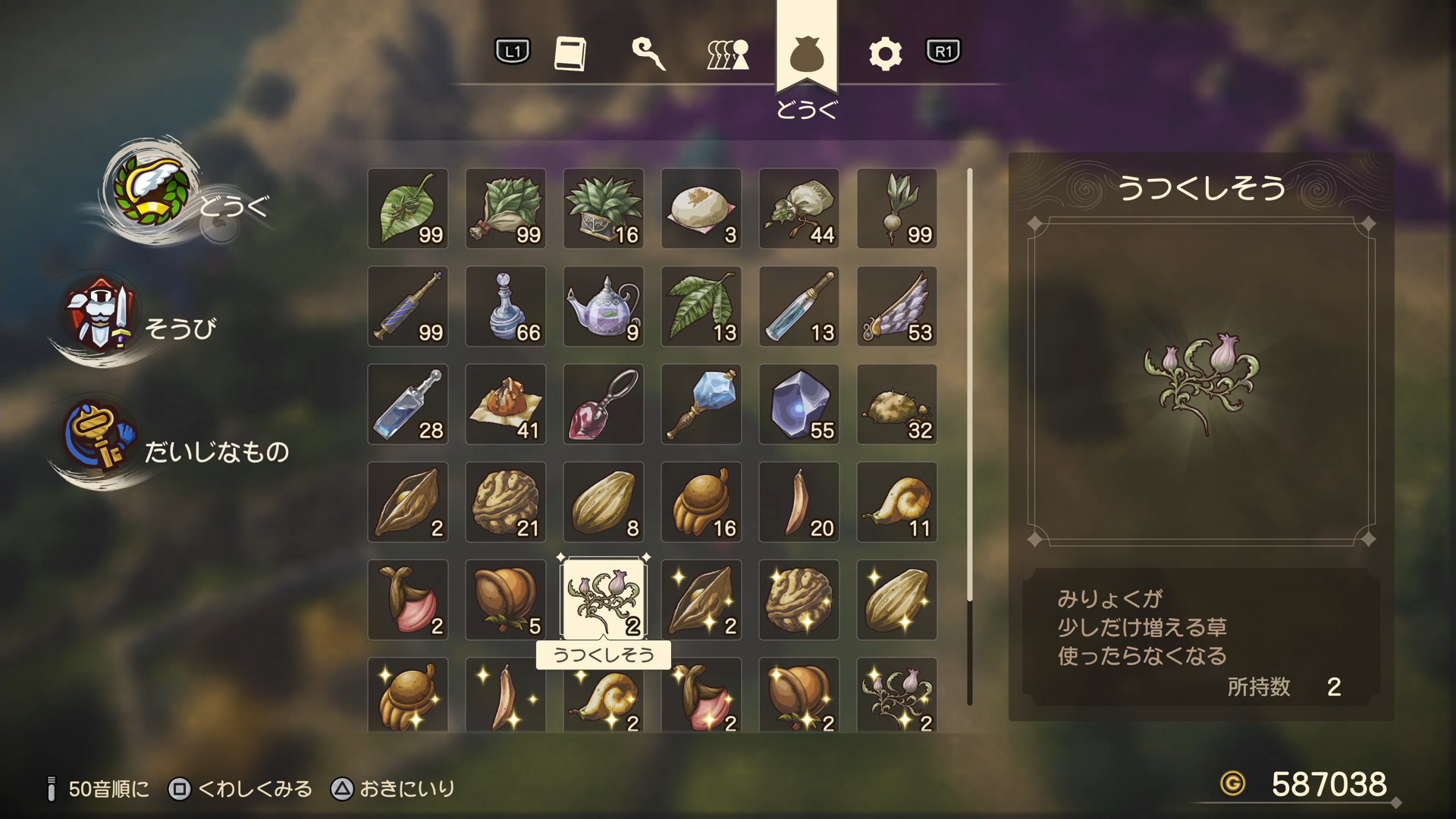Viewport: 1456px width, 819px height.
Task: Select the item bag tab
Action: 806,55
